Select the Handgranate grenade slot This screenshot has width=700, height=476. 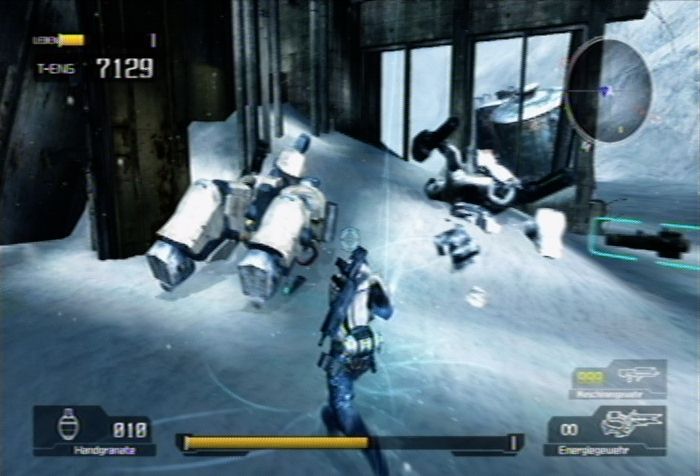click(x=93, y=431)
